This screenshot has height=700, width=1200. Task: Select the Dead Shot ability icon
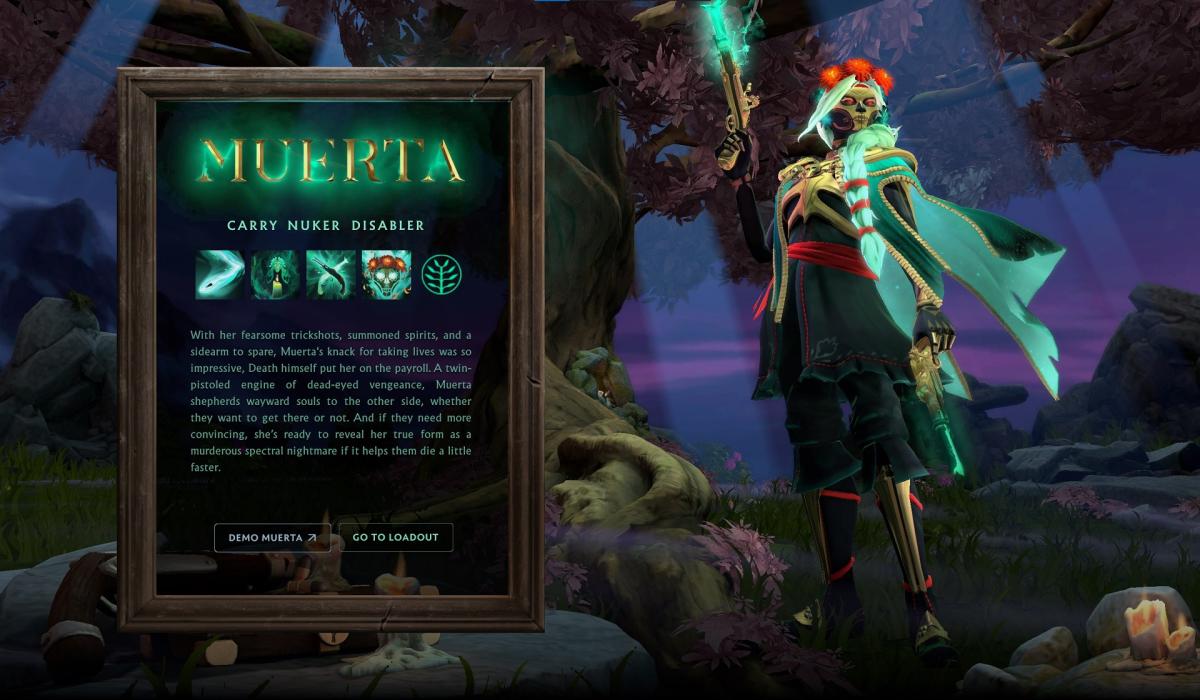220,275
